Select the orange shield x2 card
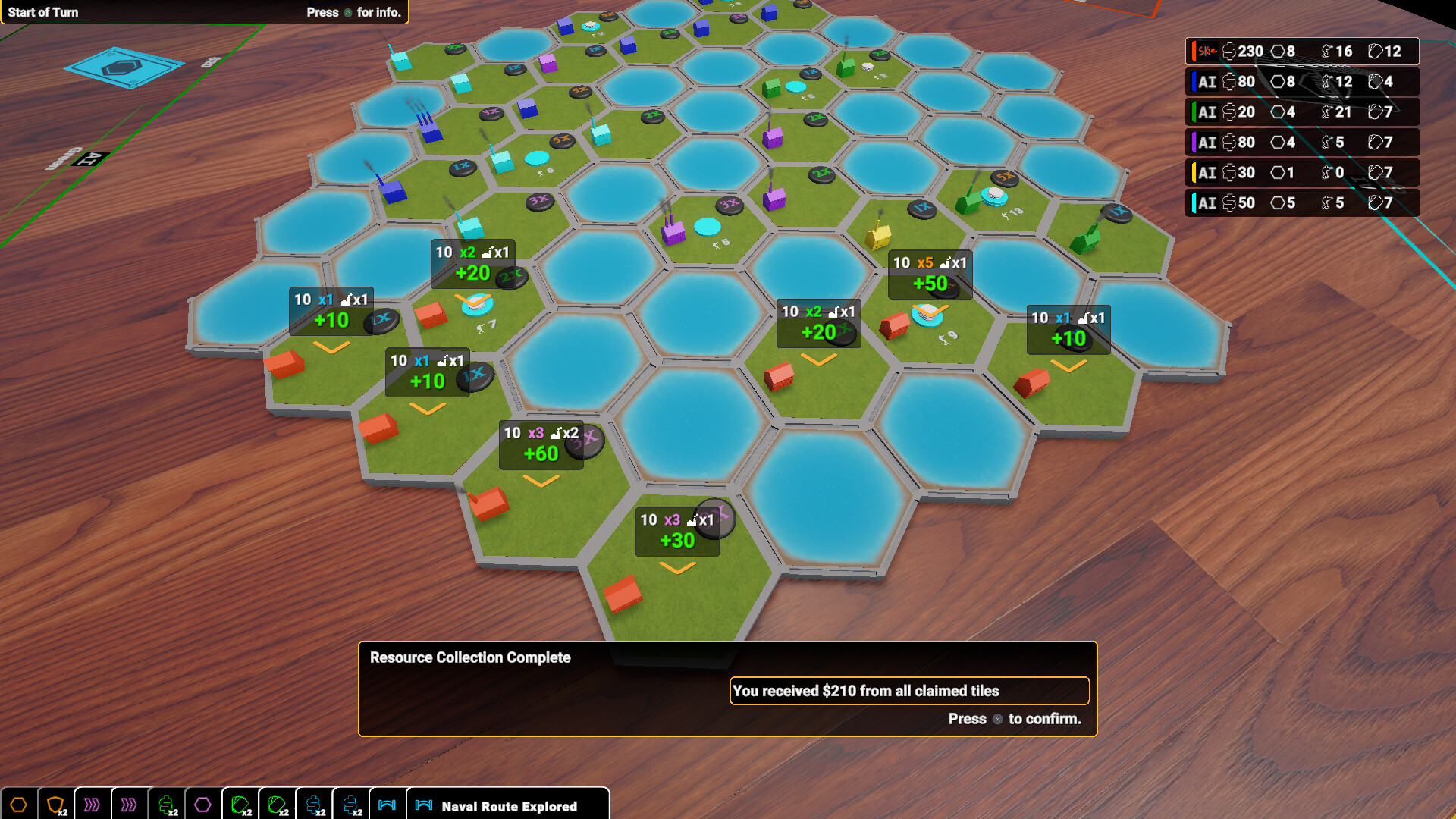This screenshot has width=1456, height=819. 55,806
